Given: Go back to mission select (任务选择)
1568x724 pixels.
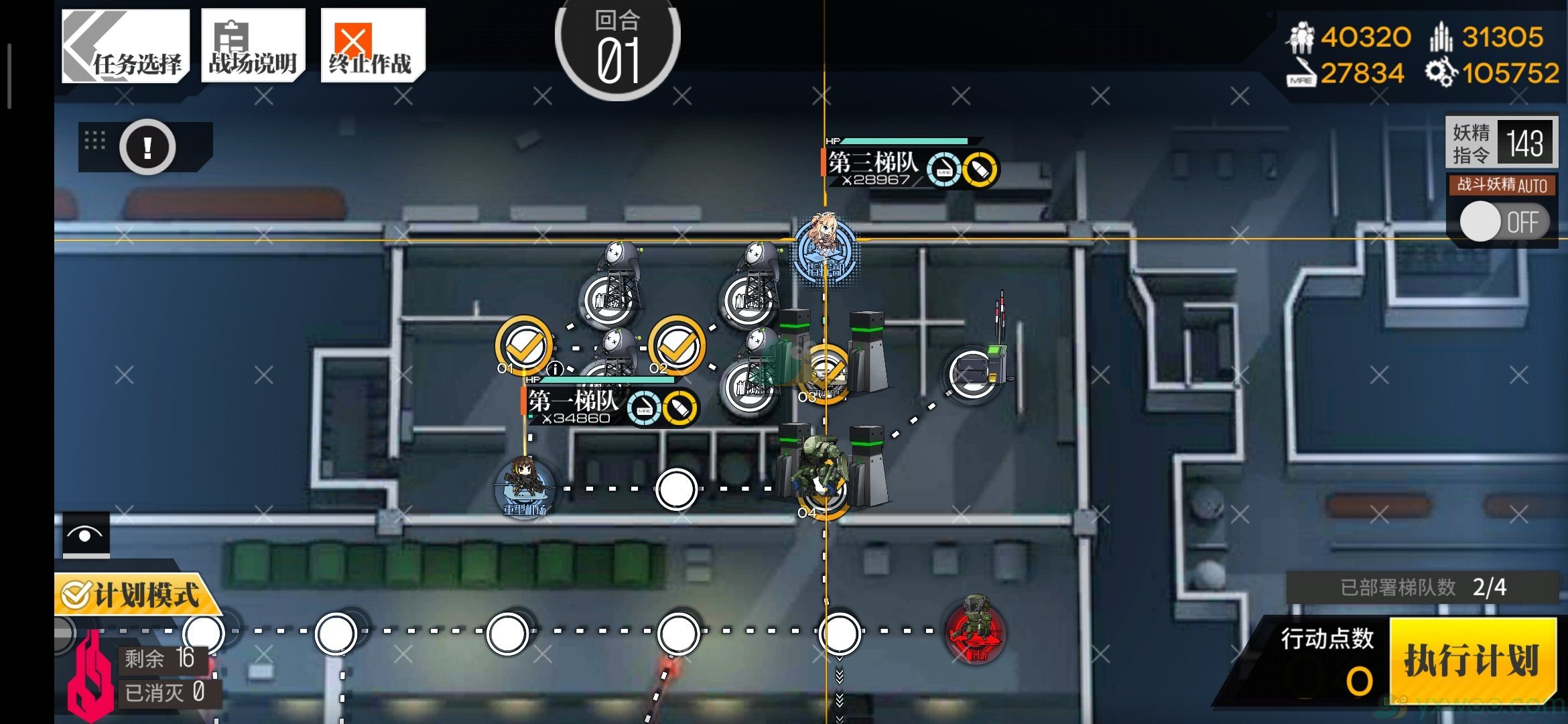Looking at the screenshot, I should click(x=125, y=46).
